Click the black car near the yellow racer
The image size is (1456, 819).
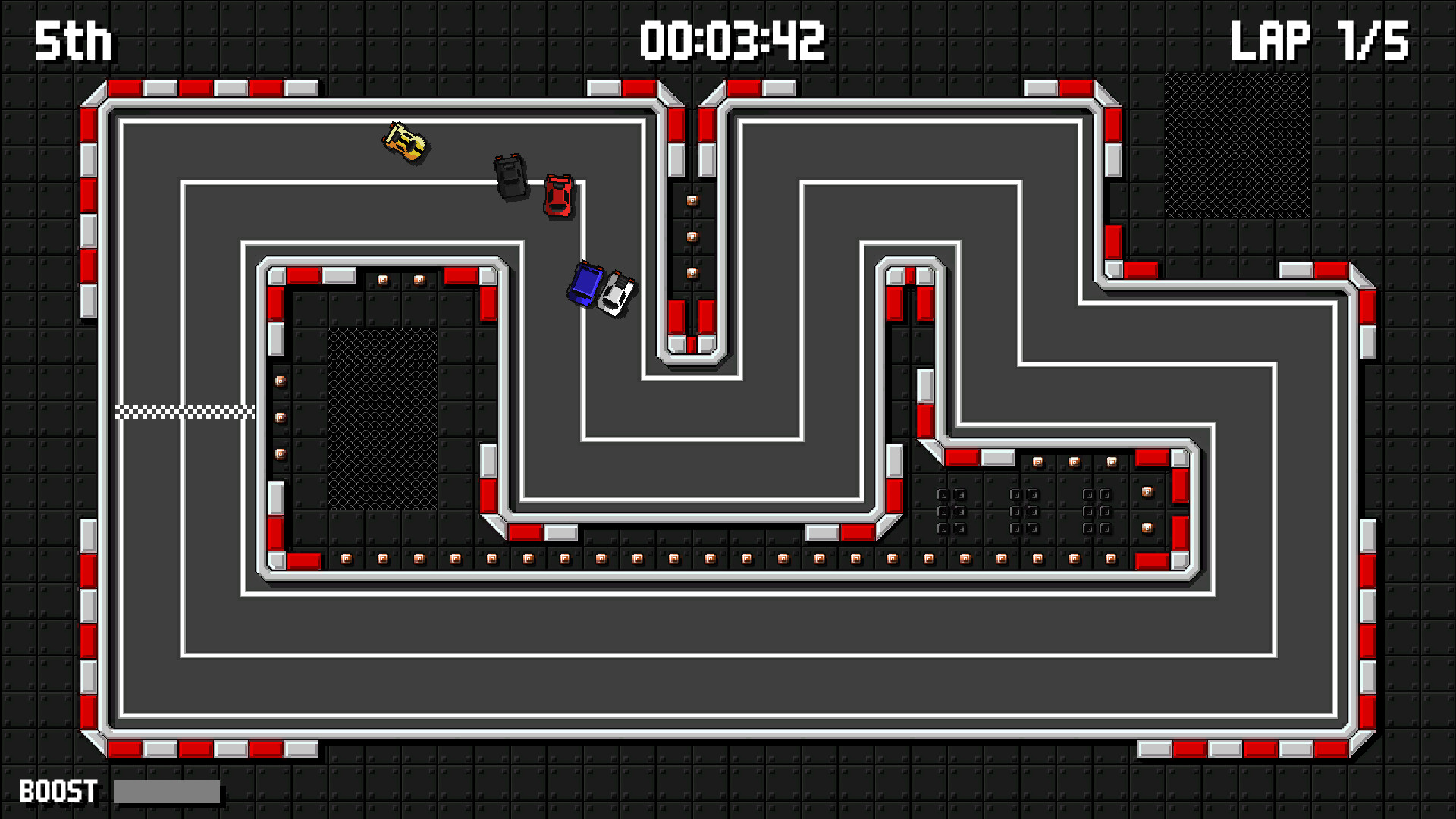coord(509,177)
